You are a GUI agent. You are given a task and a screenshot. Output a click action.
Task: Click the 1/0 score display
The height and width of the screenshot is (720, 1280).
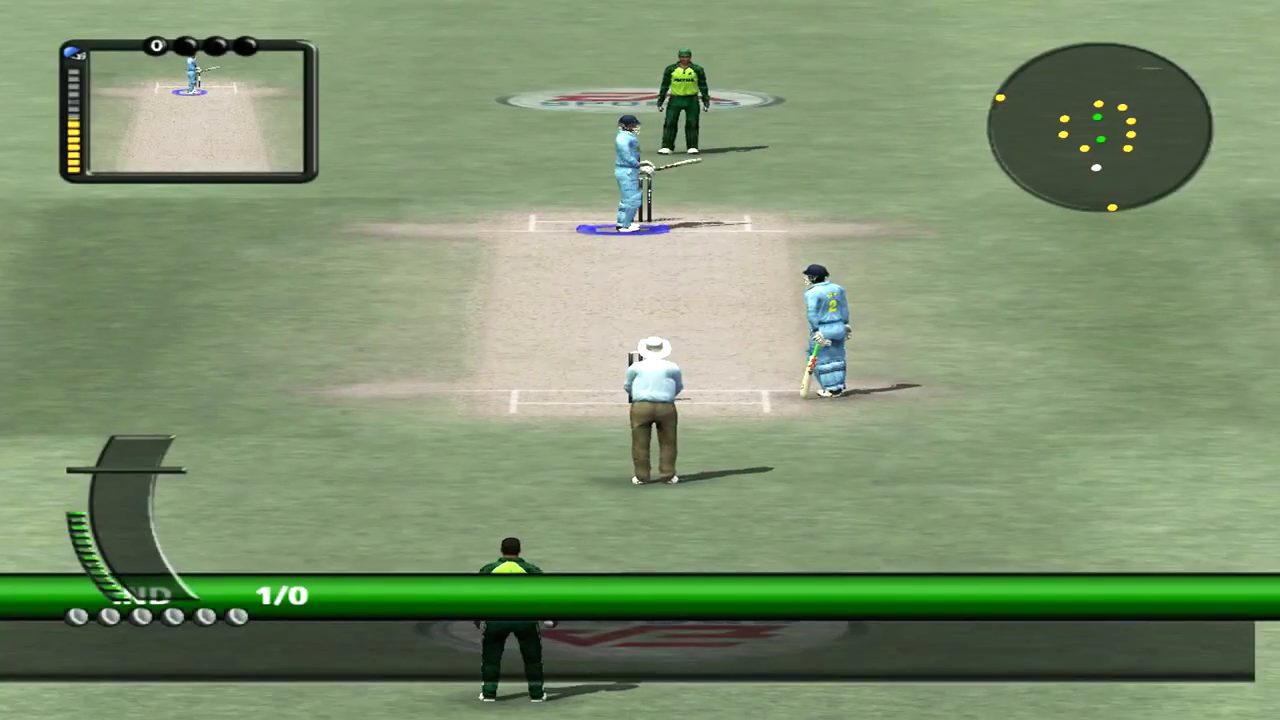(x=281, y=596)
